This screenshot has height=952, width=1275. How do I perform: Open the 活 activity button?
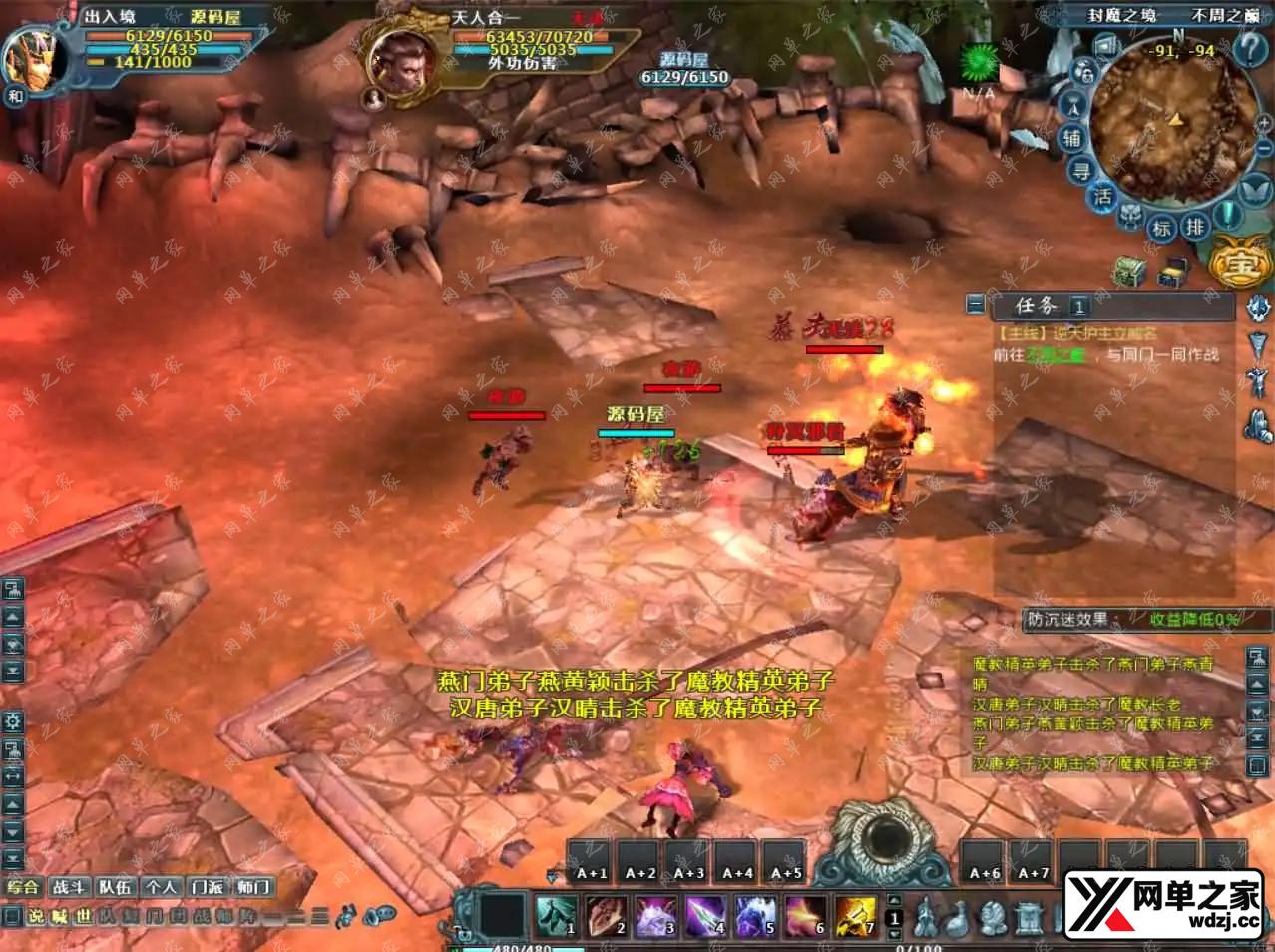click(1102, 196)
